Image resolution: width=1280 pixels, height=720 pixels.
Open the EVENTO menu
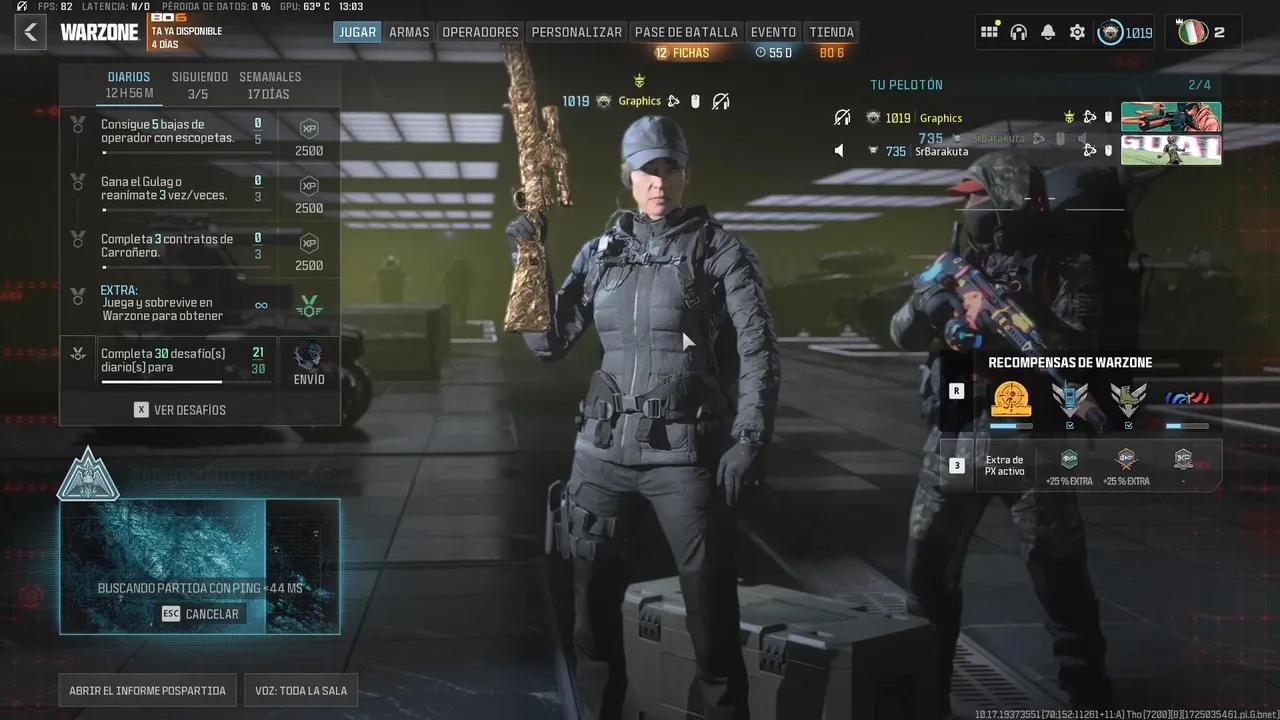[x=773, y=31]
